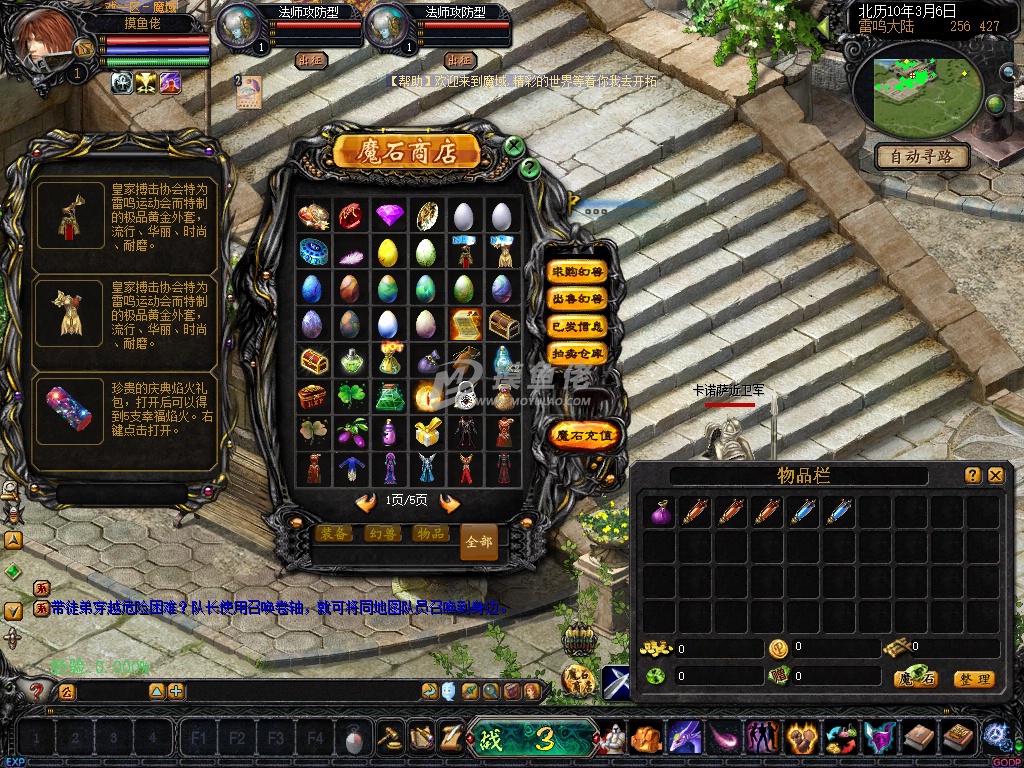Click 自动寻路 auto-pathfinding button
This screenshot has height=768, width=1024.
[922, 156]
